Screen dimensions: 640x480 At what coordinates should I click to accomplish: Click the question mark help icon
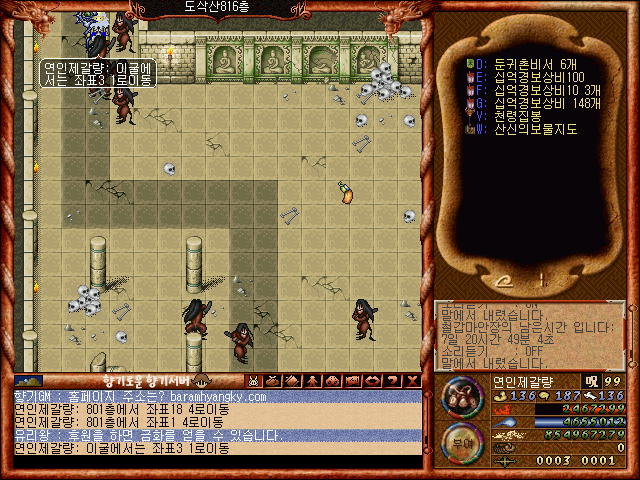coord(393,381)
